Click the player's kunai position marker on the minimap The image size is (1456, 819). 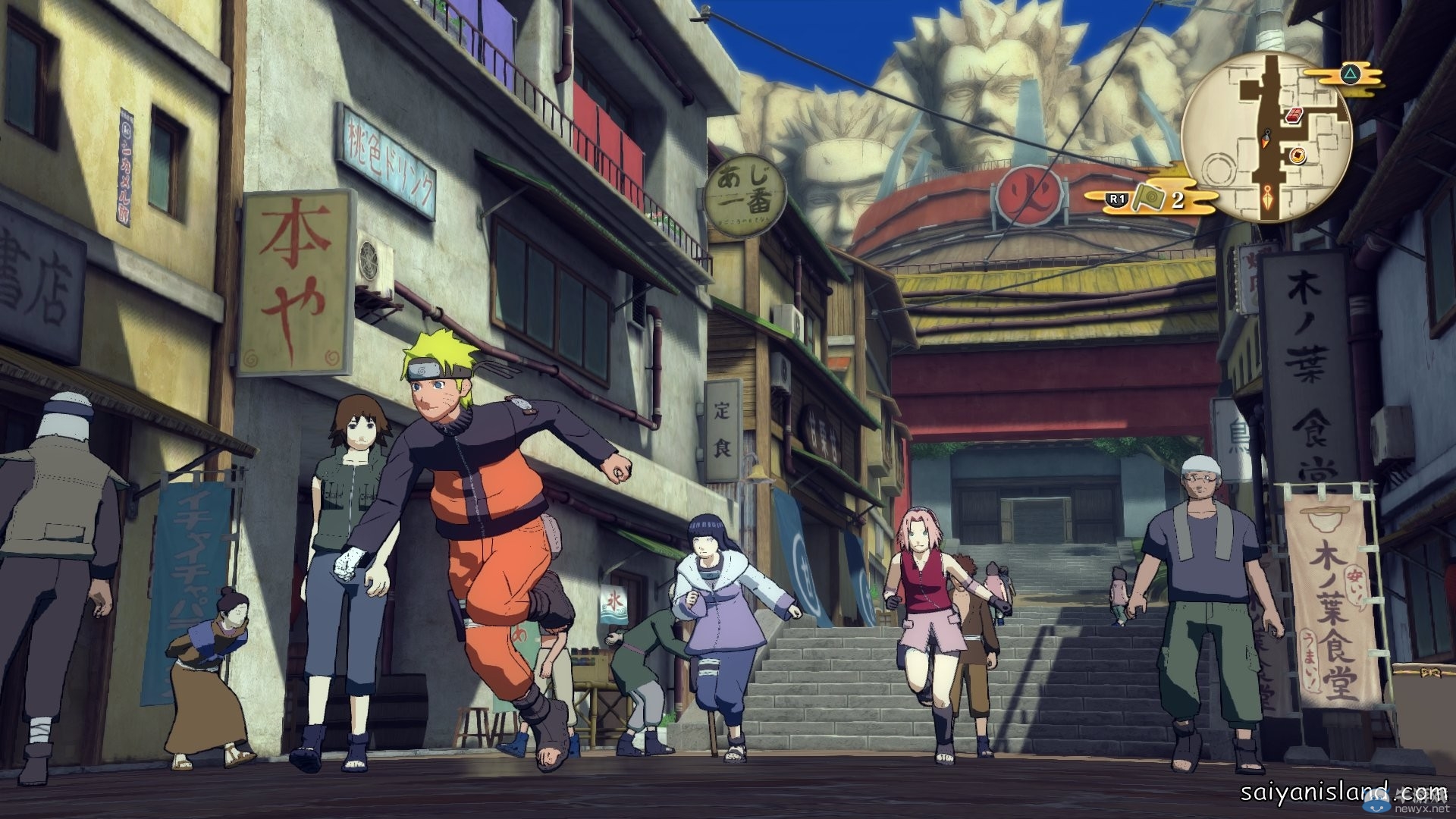point(1265,139)
